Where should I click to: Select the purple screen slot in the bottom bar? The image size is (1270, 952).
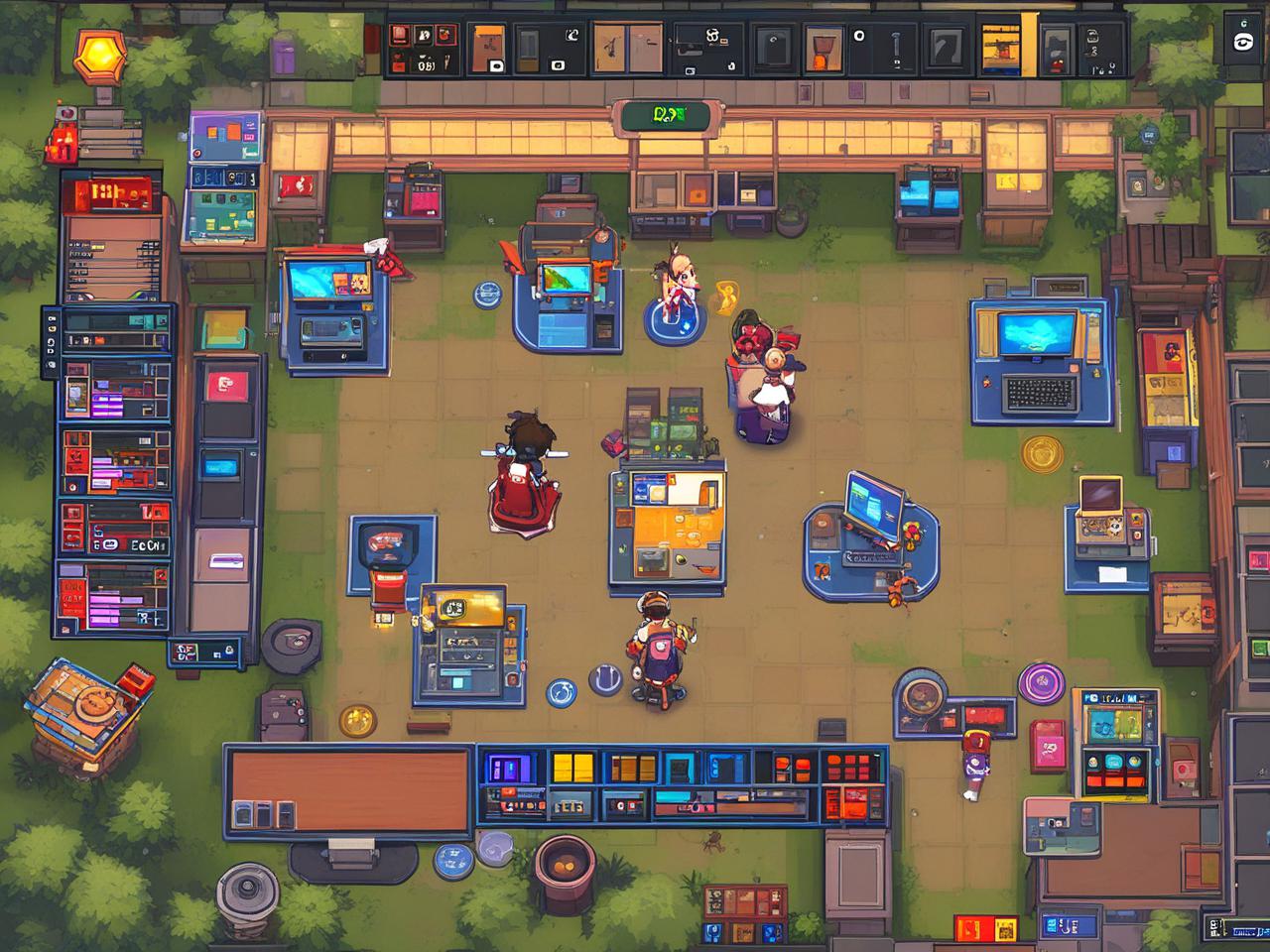[x=511, y=769]
